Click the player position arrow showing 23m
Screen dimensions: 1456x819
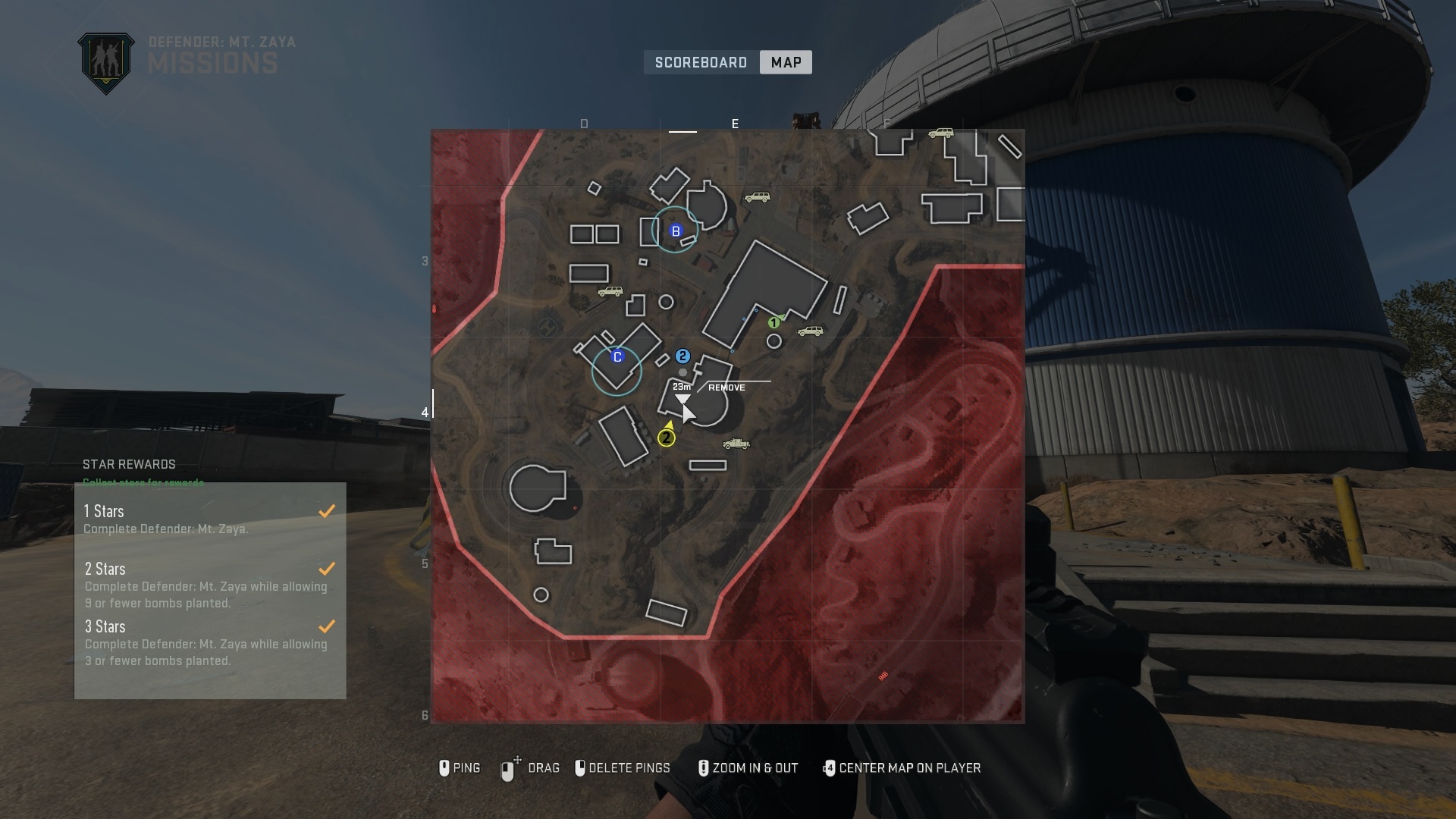pyautogui.click(x=683, y=397)
